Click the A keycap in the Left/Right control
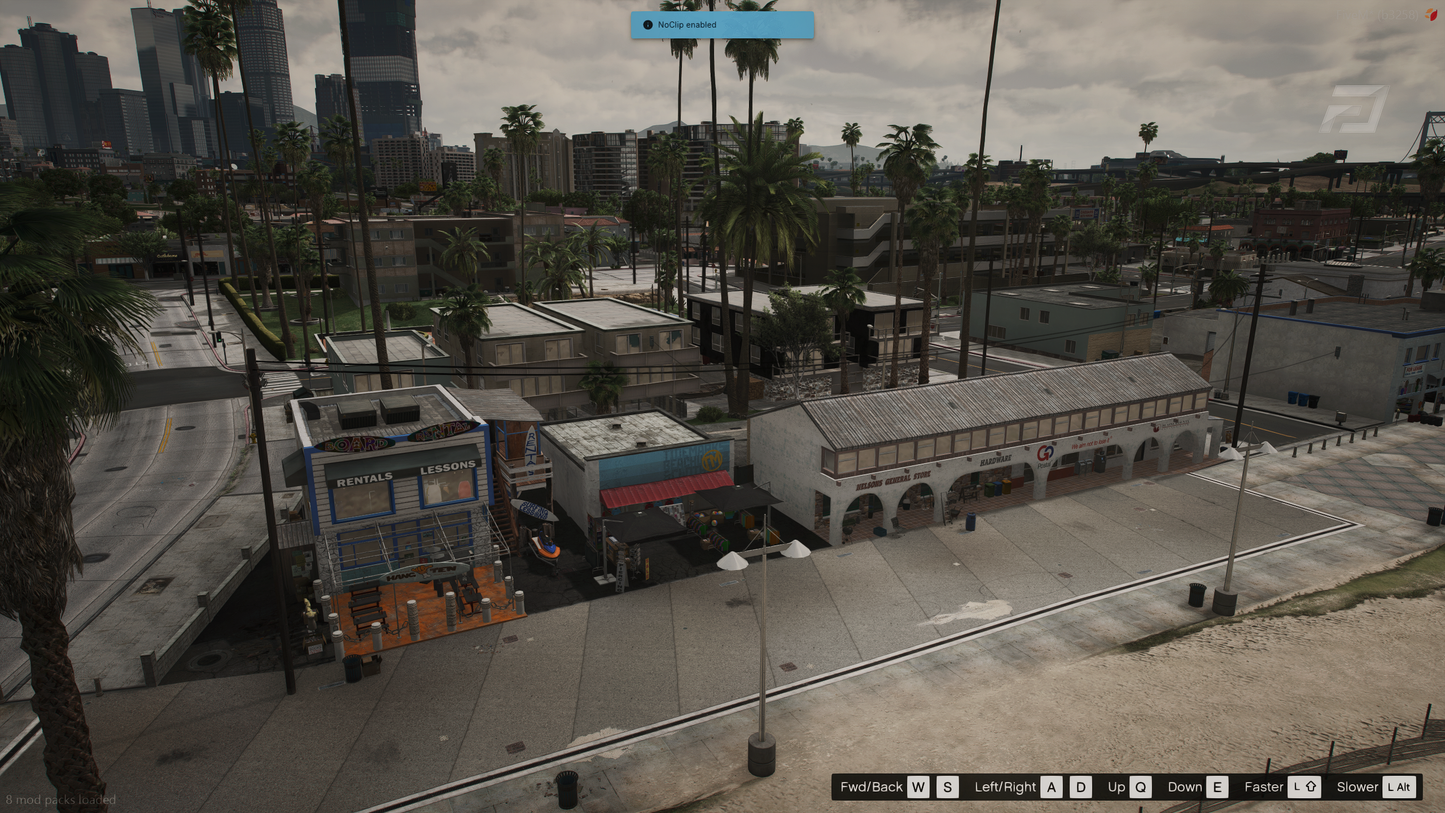1445x813 pixels. point(1051,787)
